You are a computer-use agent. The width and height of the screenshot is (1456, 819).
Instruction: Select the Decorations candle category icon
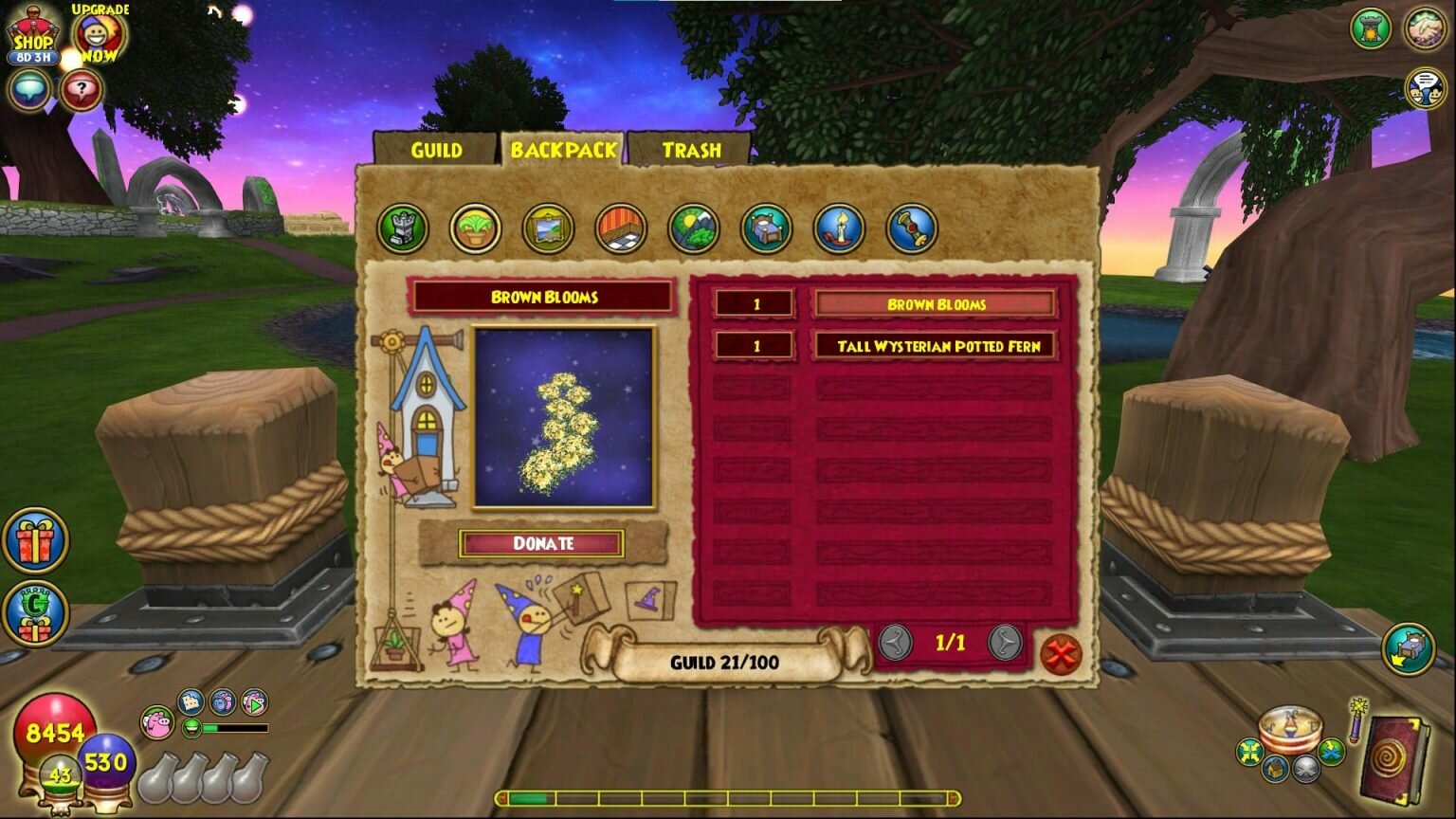click(840, 228)
